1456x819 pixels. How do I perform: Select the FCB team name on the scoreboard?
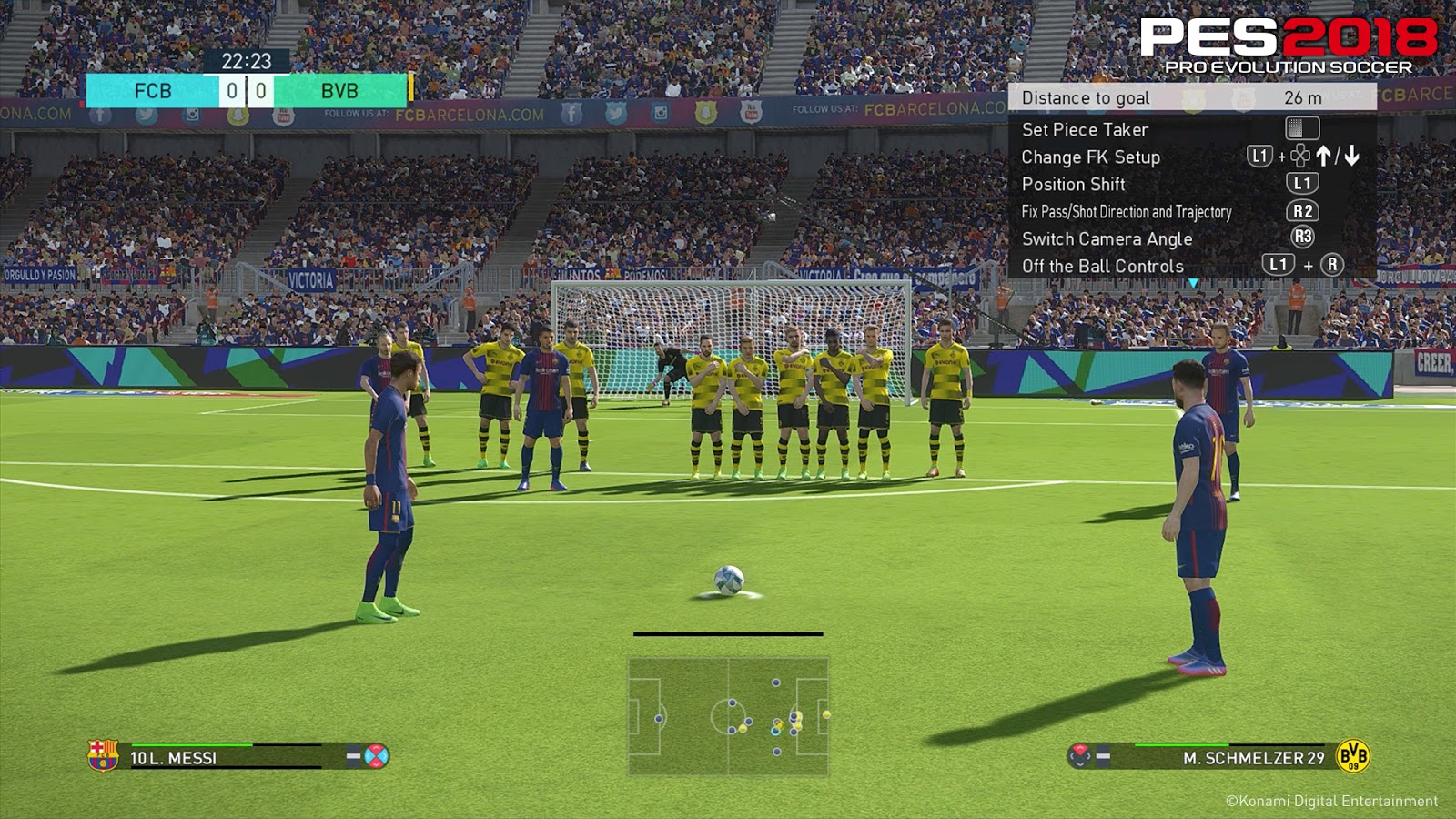point(150,90)
